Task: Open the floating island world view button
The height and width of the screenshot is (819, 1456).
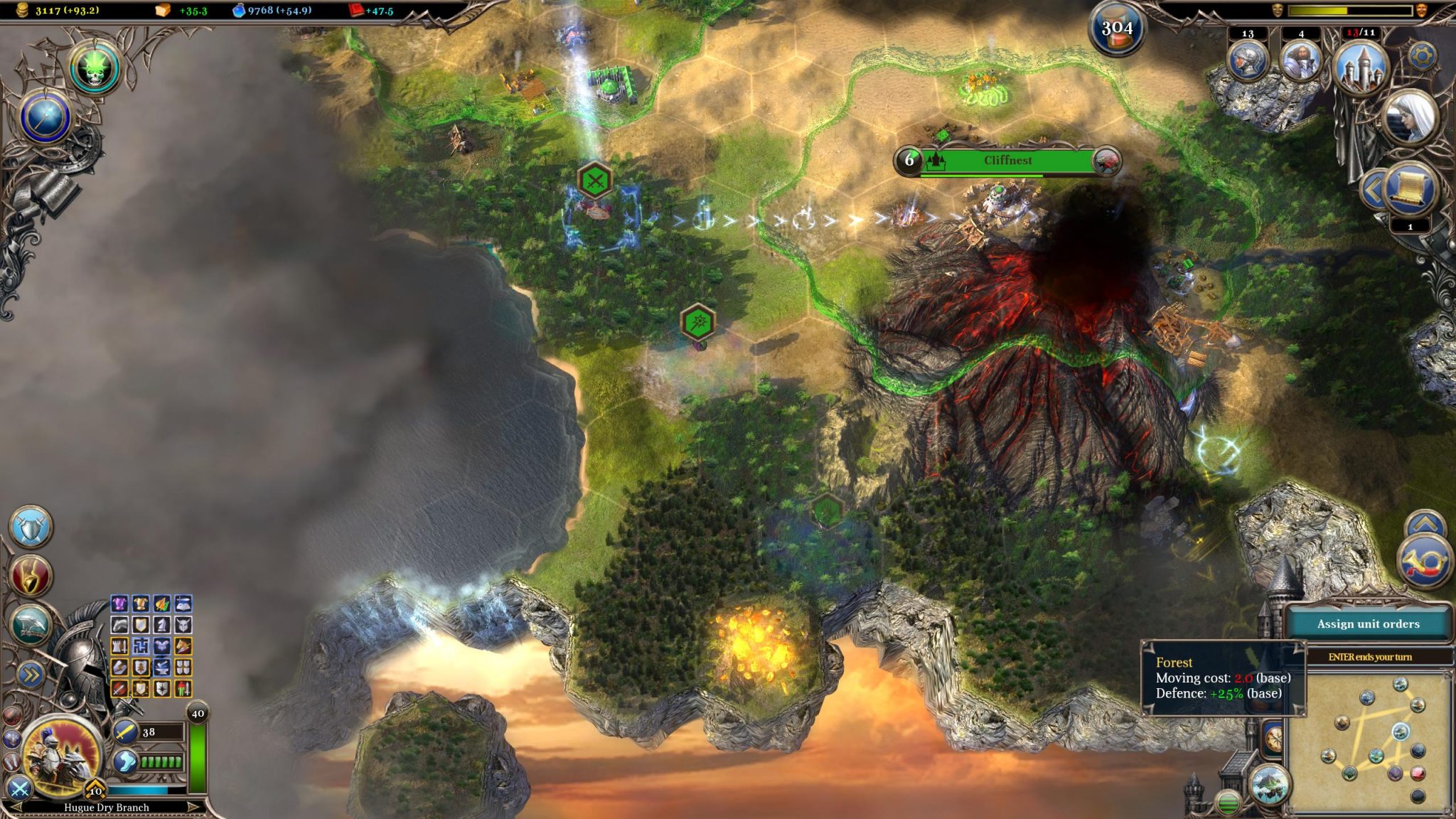Action: coord(1270,786)
